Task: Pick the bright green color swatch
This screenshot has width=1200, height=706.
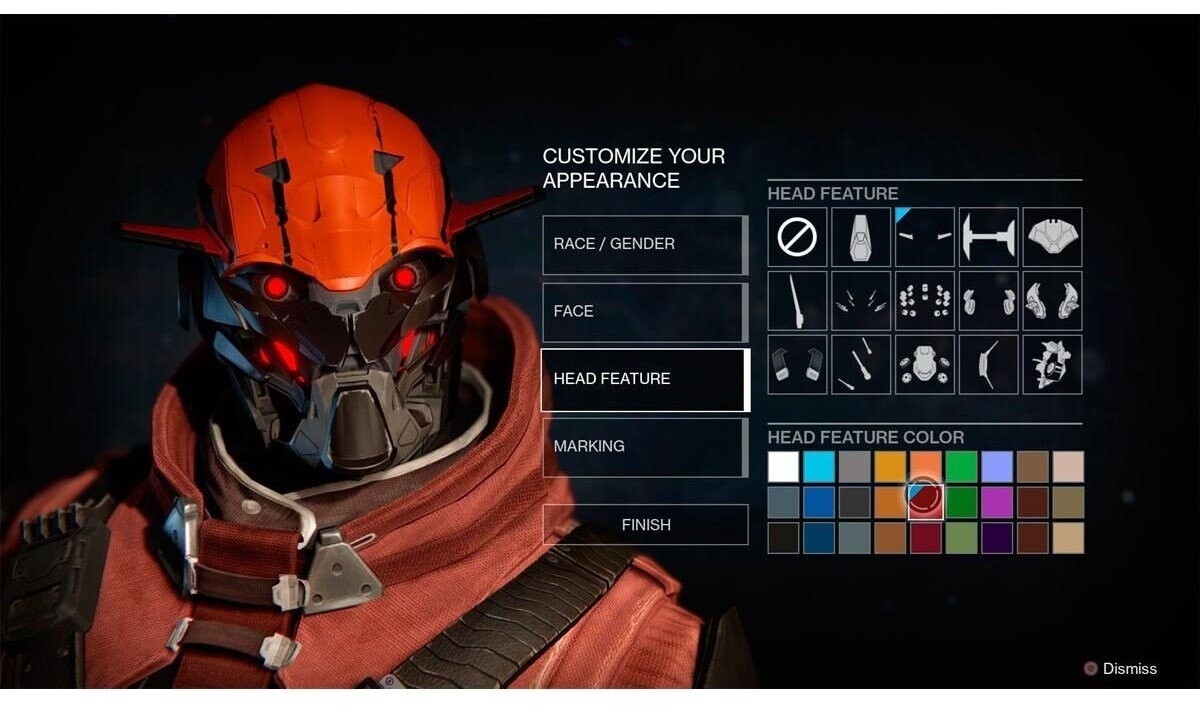Action: tap(961, 467)
